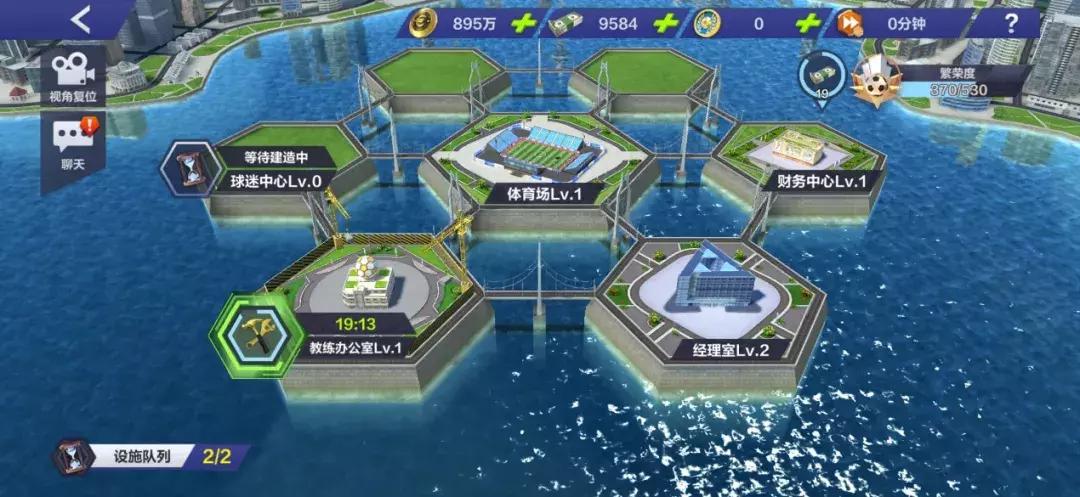The image size is (1080, 497).
Task: Select the 球迷中心 Lv.0 fan center label
Action: click(x=275, y=181)
